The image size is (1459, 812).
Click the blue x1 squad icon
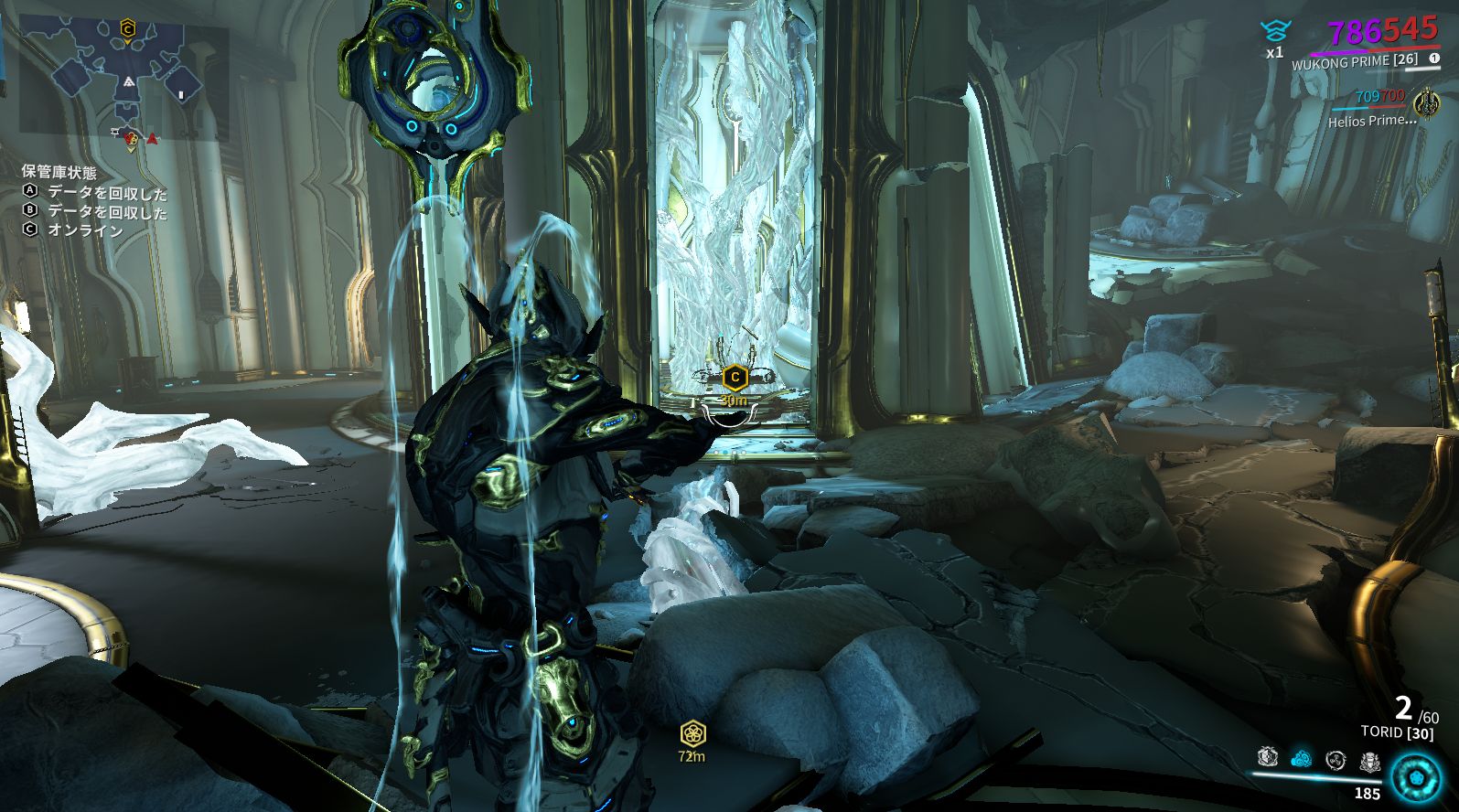coord(1274,33)
